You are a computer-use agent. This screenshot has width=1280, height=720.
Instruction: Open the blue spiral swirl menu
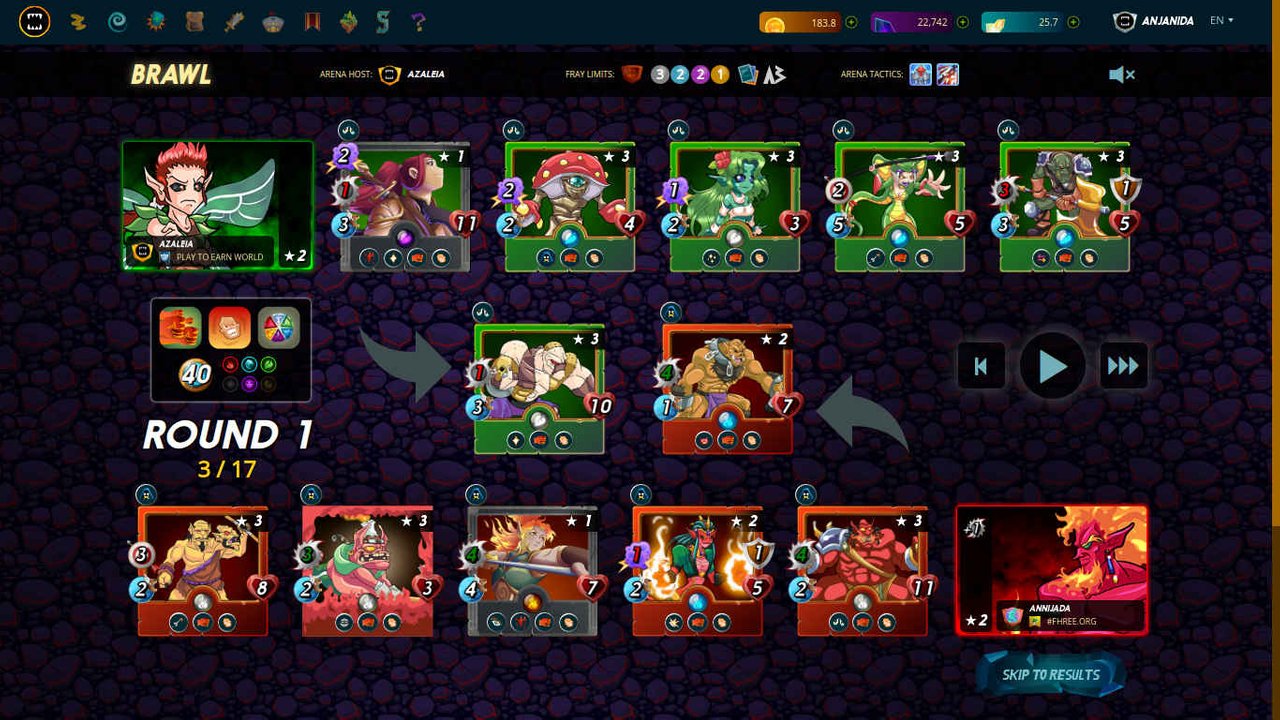click(117, 22)
